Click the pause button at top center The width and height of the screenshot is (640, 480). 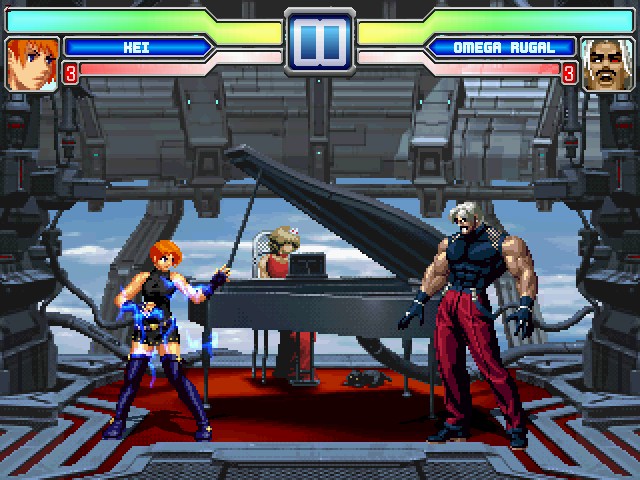click(x=320, y=40)
